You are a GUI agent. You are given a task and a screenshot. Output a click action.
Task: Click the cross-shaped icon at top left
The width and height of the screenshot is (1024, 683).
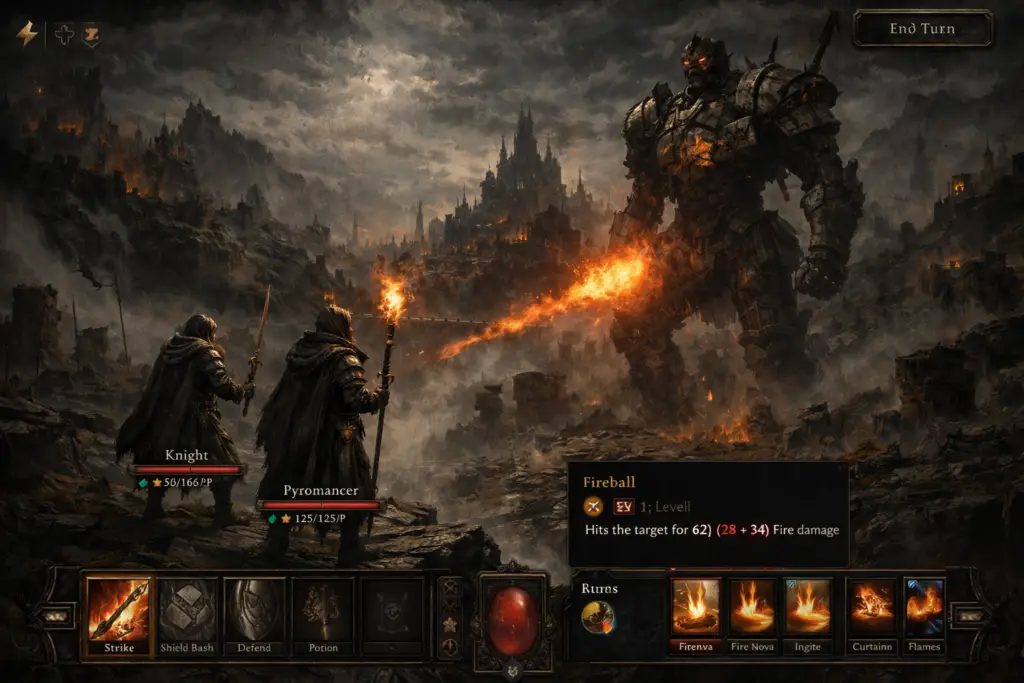(63, 34)
